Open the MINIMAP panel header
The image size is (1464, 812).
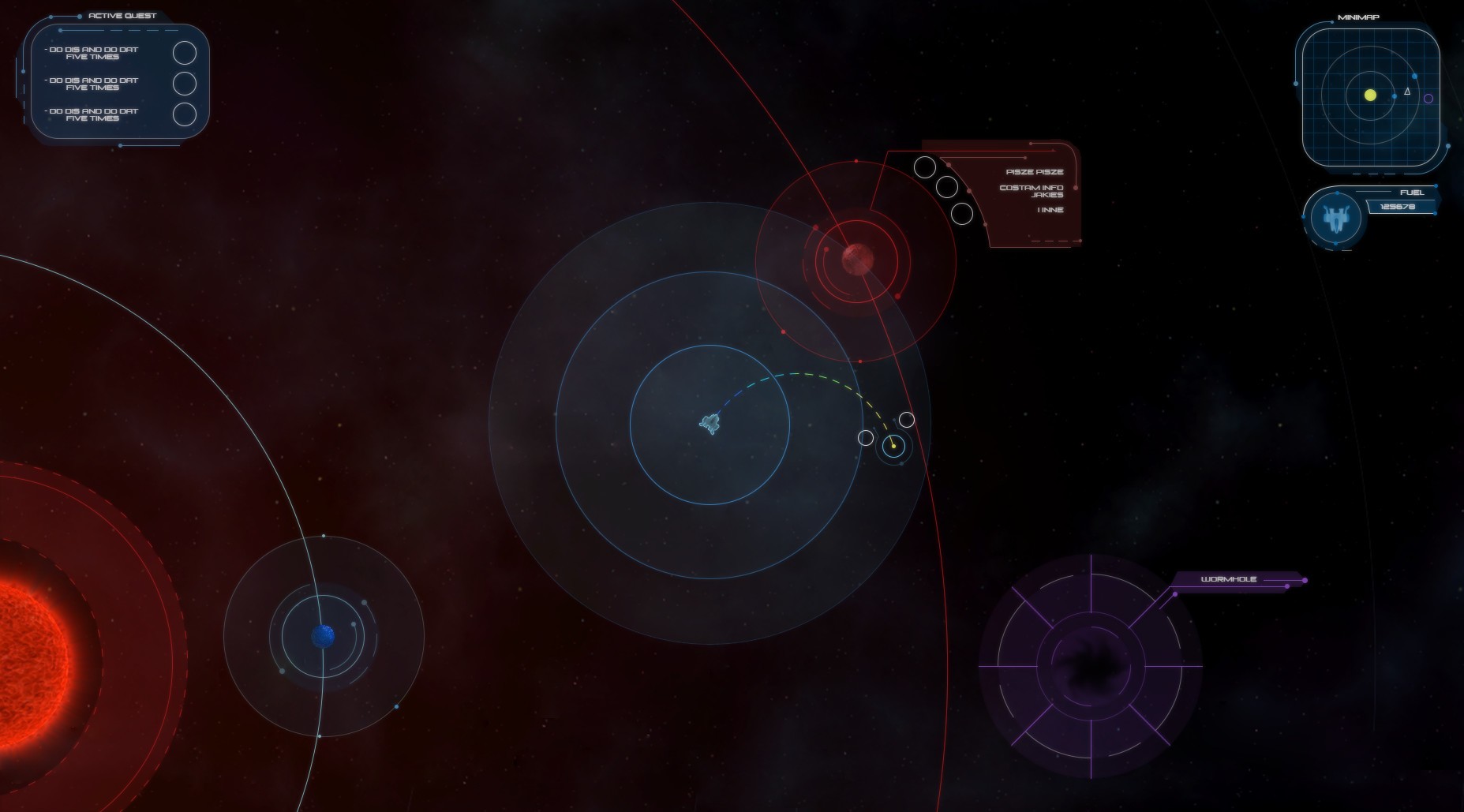(x=1359, y=16)
